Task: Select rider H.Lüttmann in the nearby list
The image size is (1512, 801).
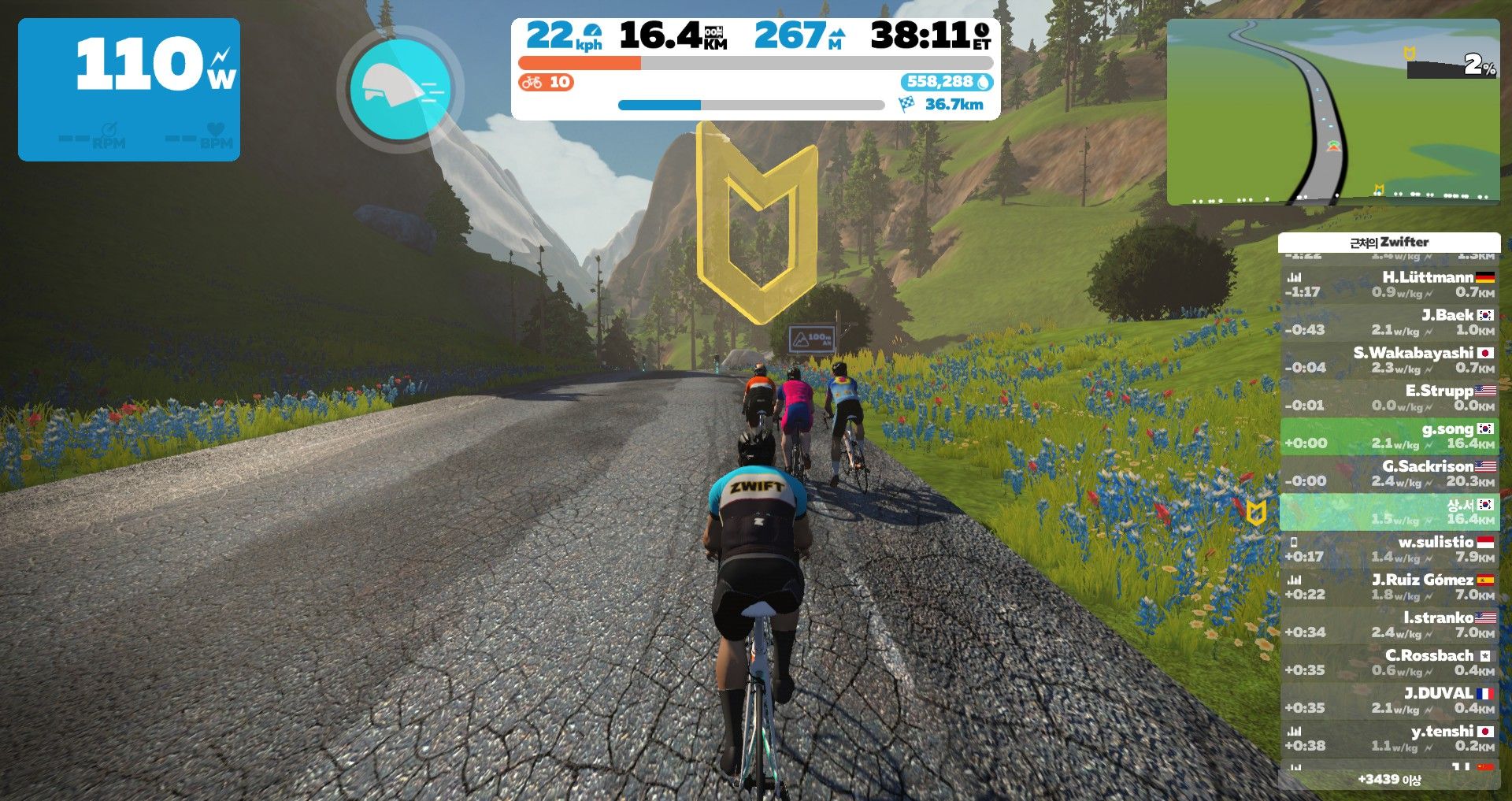Action: 1389,284
